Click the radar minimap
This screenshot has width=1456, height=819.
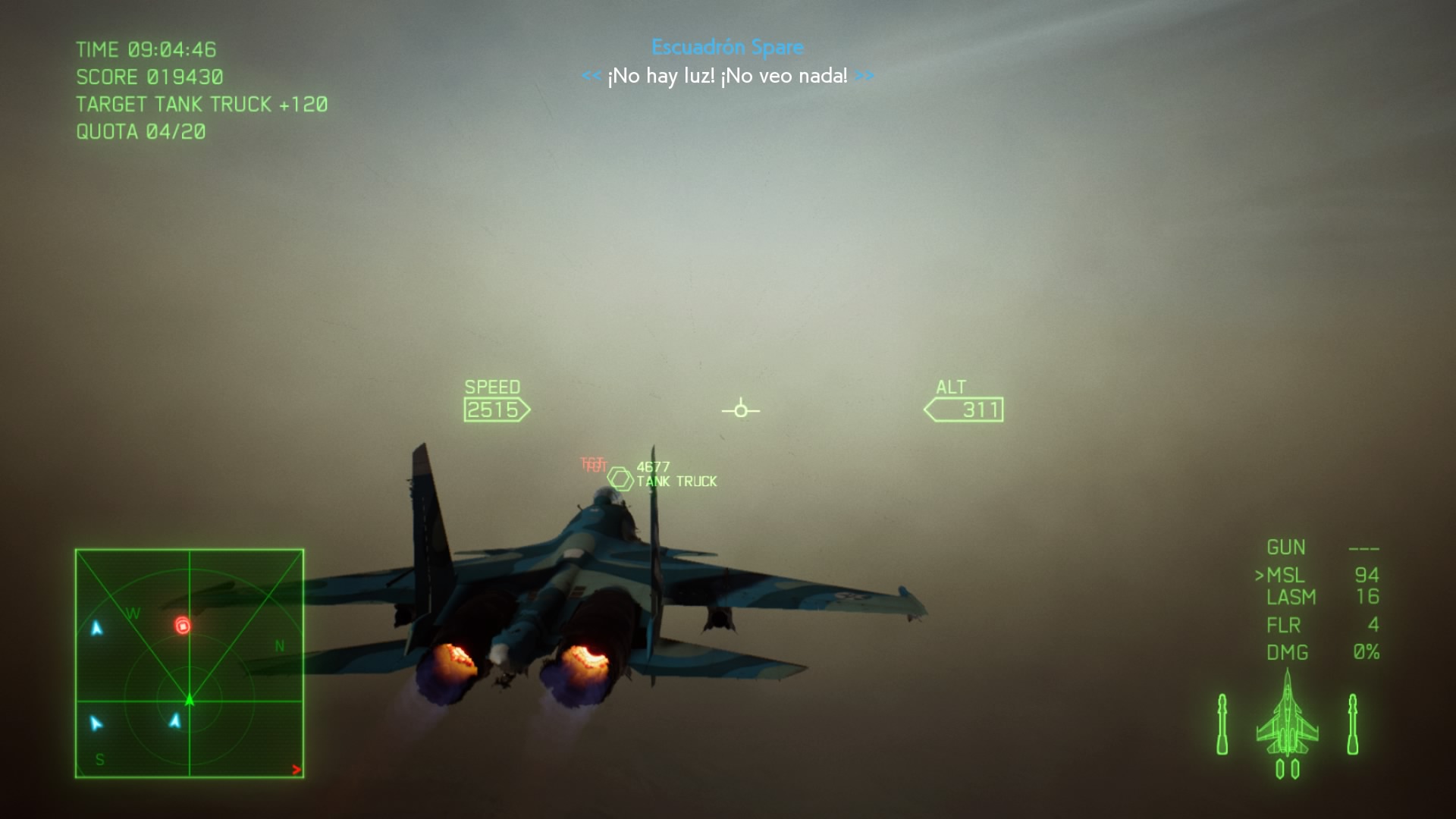190,664
